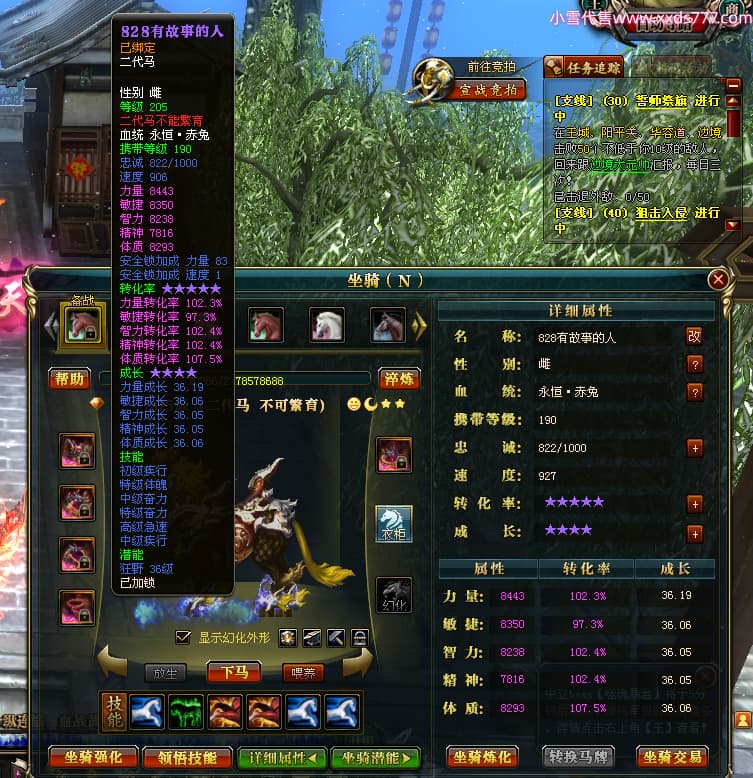Open 坐骑交易 mount trading

(x=673, y=757)
